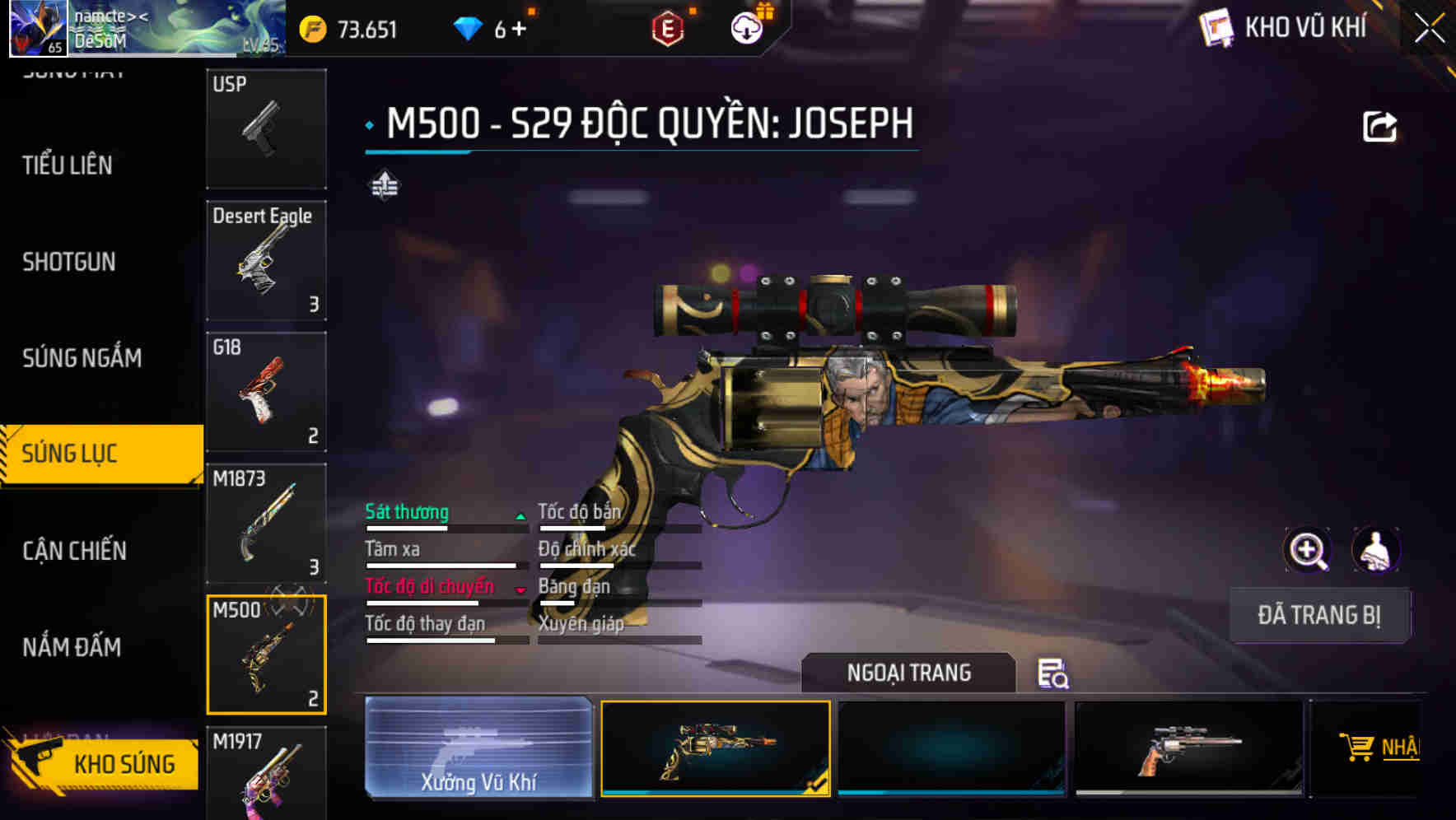1456x820 pixels.
Task: Open Xưởng Vũ Khí
Action: pos(478,748)
